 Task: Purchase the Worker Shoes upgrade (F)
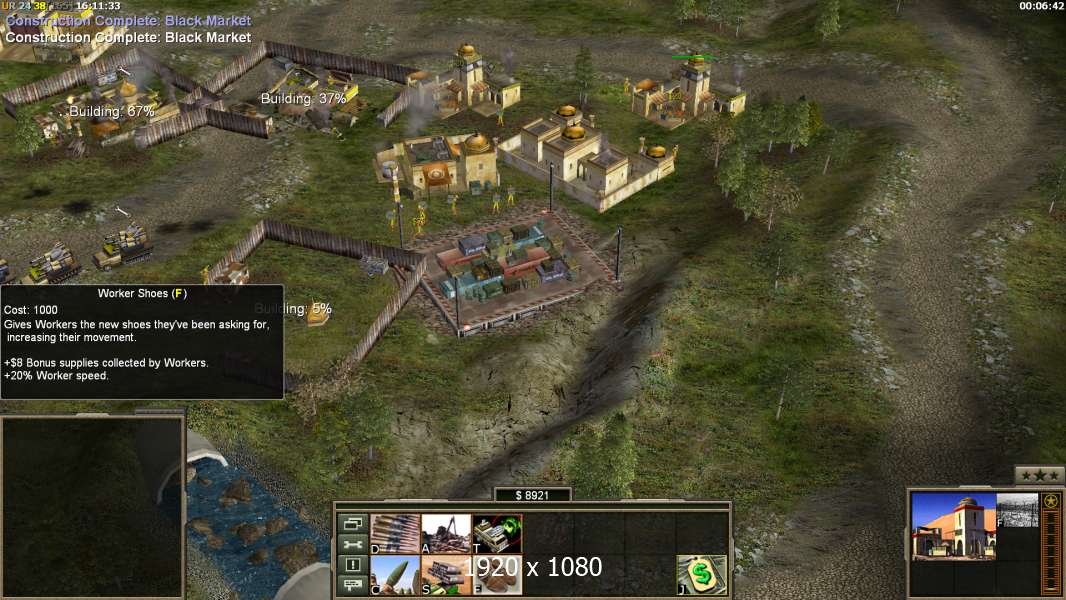497,575
